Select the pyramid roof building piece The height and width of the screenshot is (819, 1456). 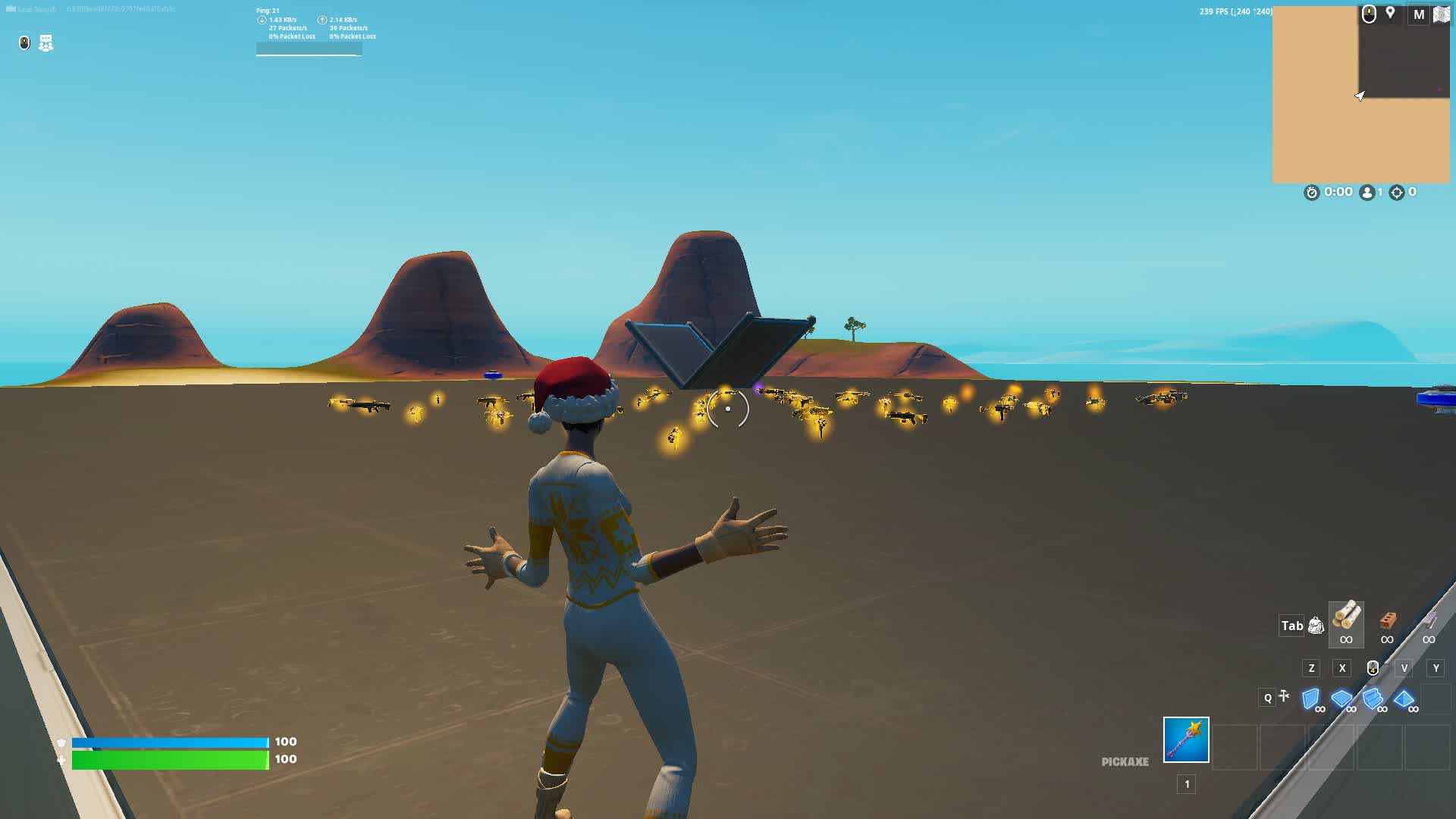tap(1404, 698)
